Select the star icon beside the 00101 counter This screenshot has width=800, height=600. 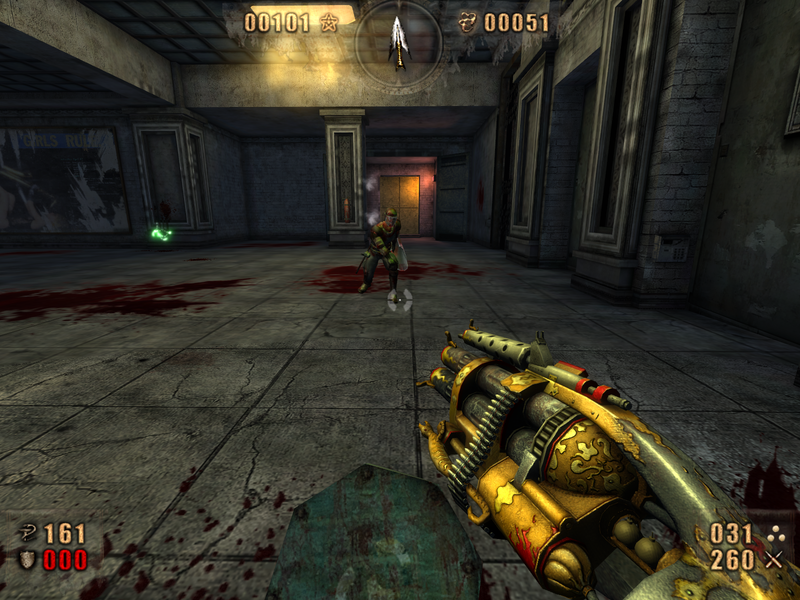329,23
